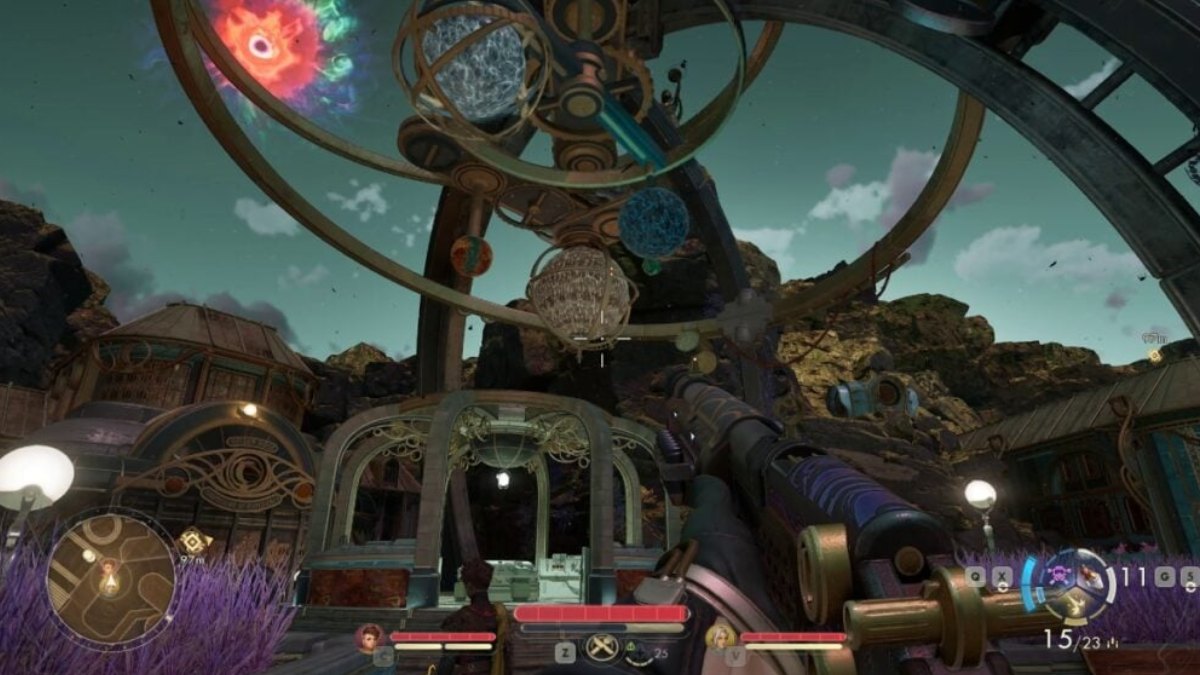
Task: Activate the crossed-tools ability icon
Action: tap(601, 649)
